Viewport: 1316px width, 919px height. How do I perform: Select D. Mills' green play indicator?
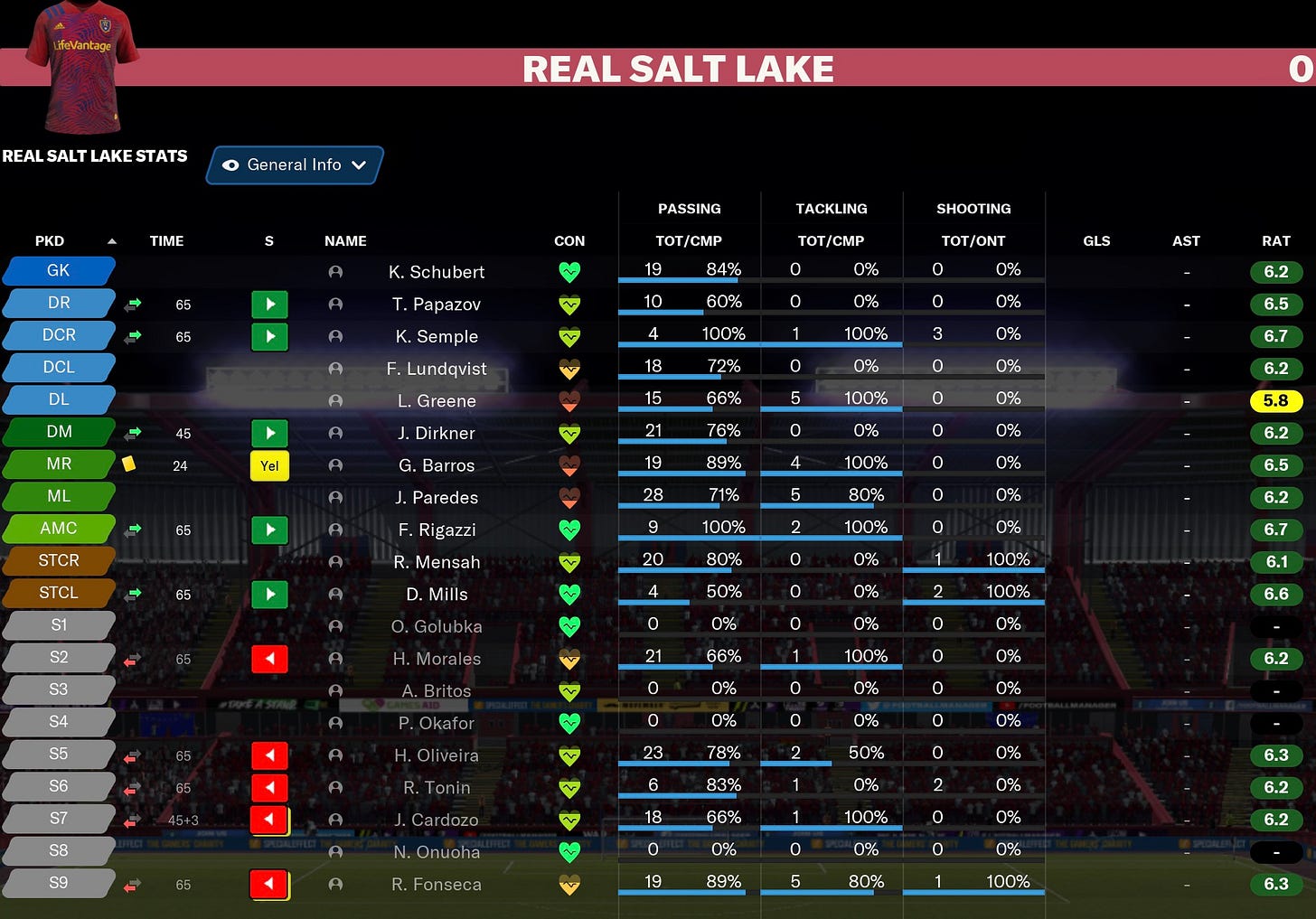(269, 595)
